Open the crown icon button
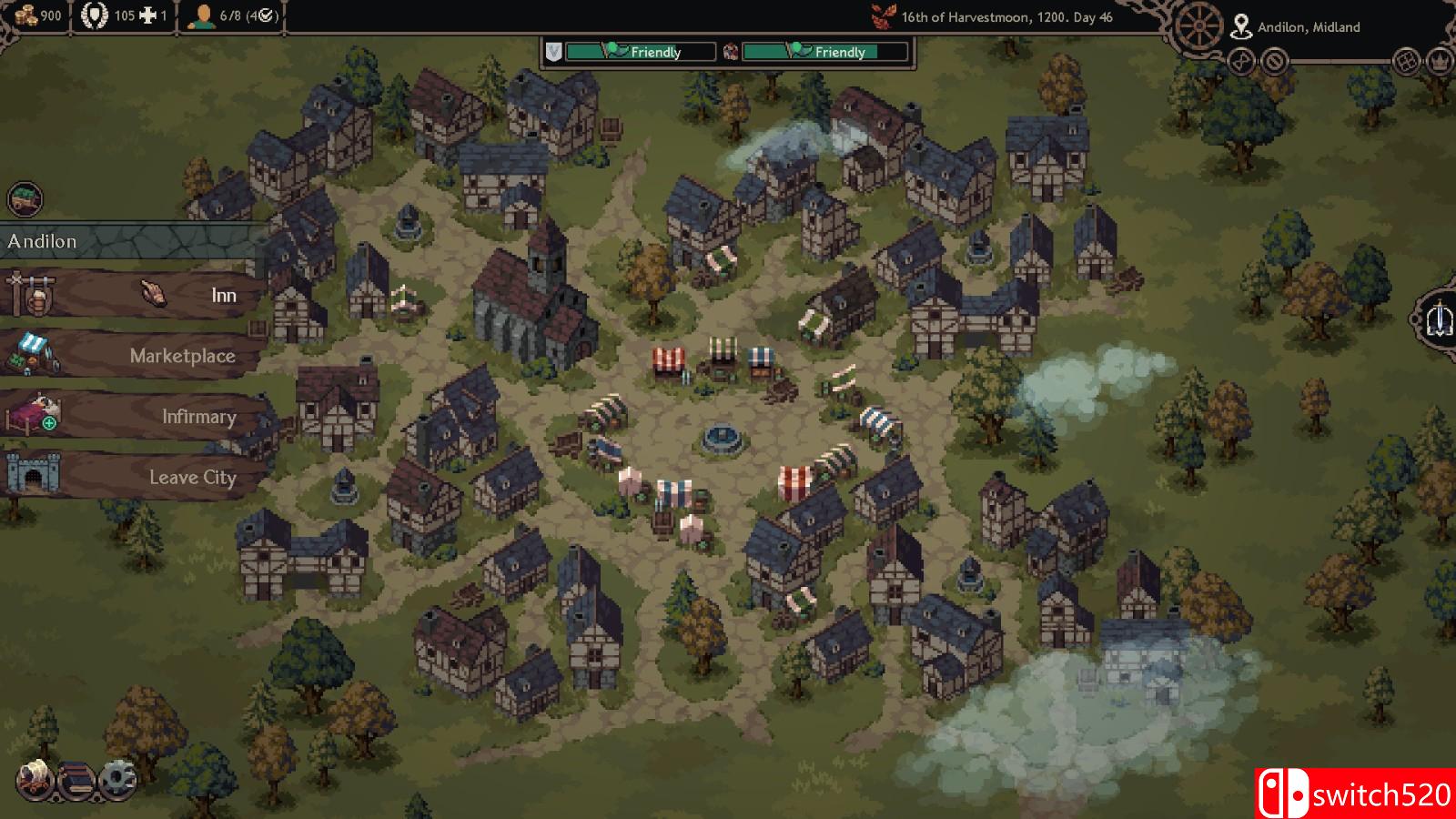The width and height of the screenshot is (1456, 819). tap(1440, 62)
